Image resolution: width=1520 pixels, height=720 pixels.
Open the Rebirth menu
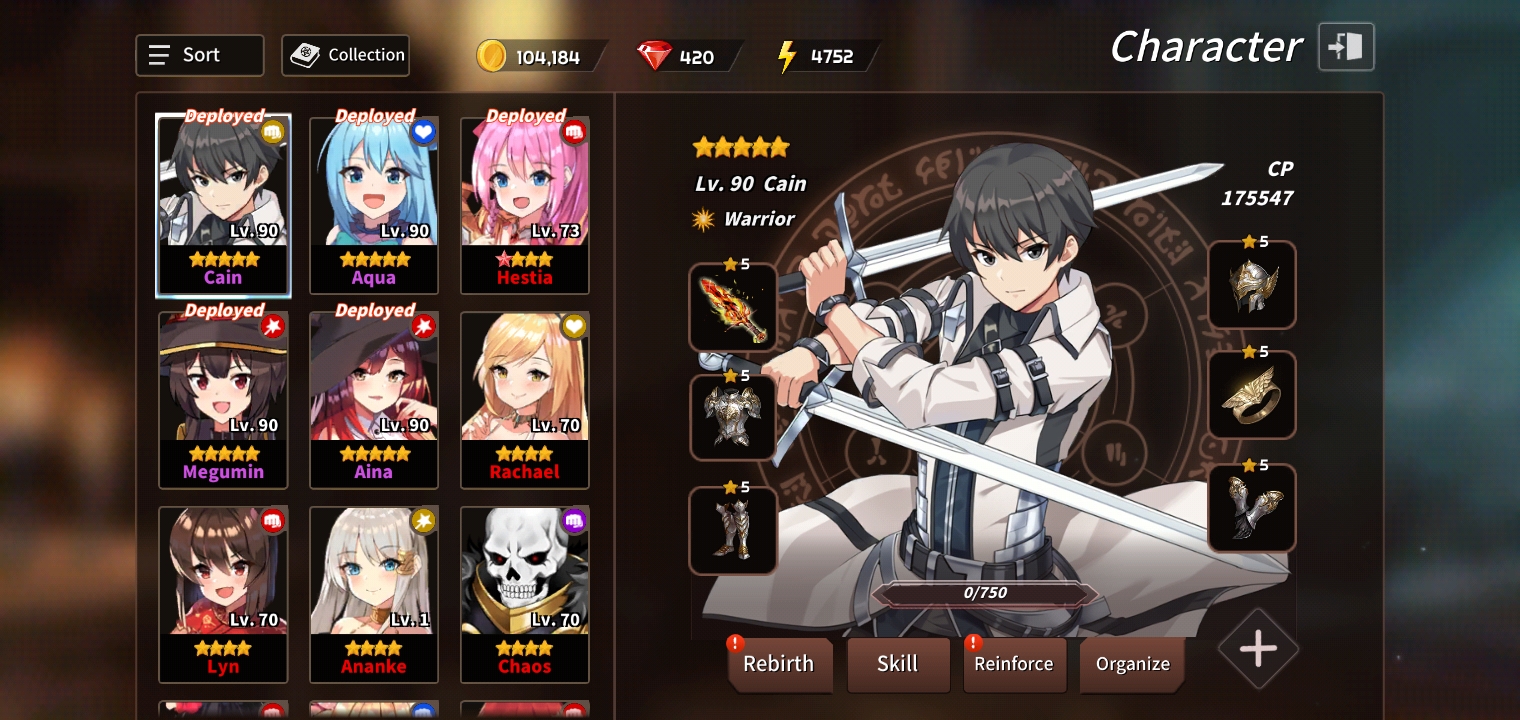[779, 664]
